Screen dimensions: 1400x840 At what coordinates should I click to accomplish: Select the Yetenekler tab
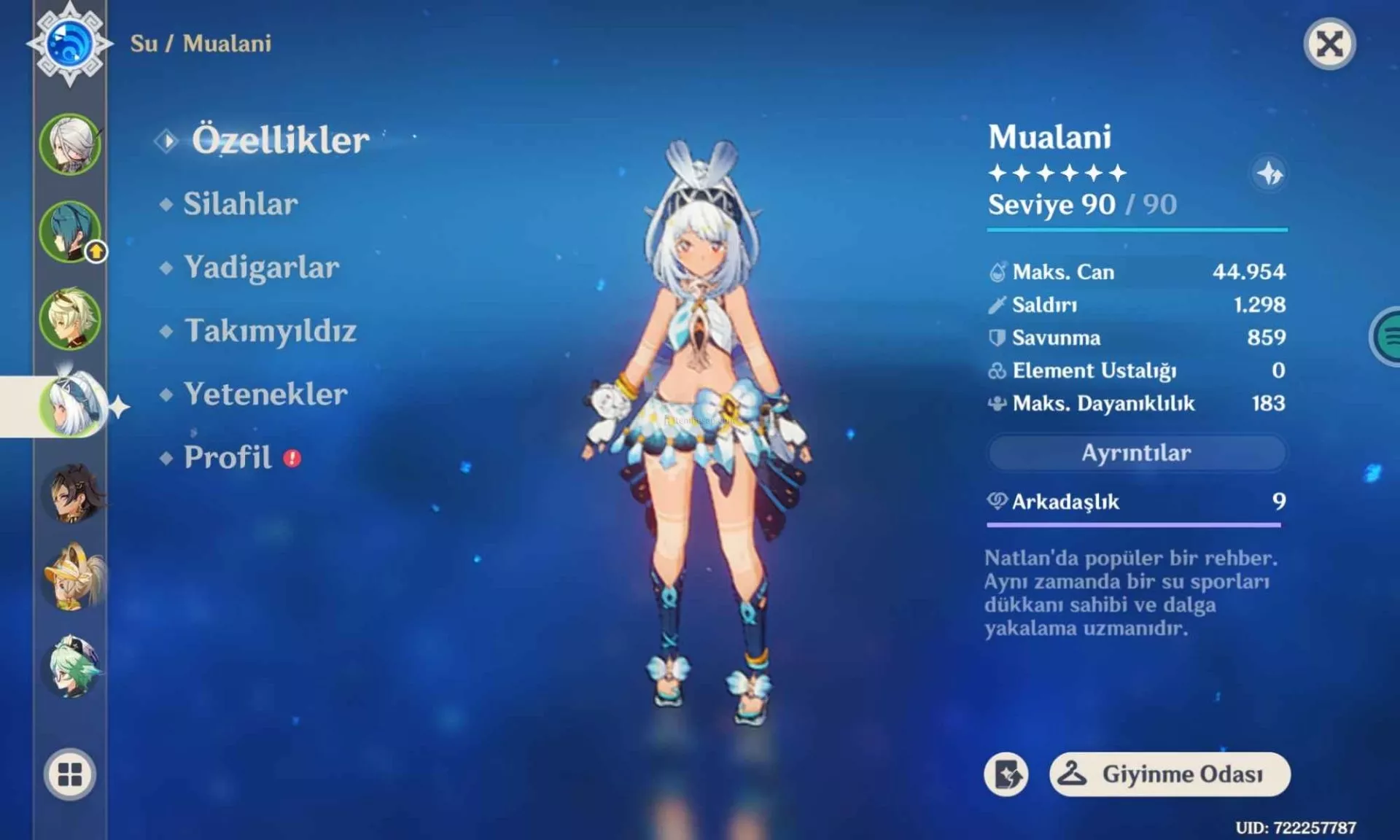[x=265, y=394]
